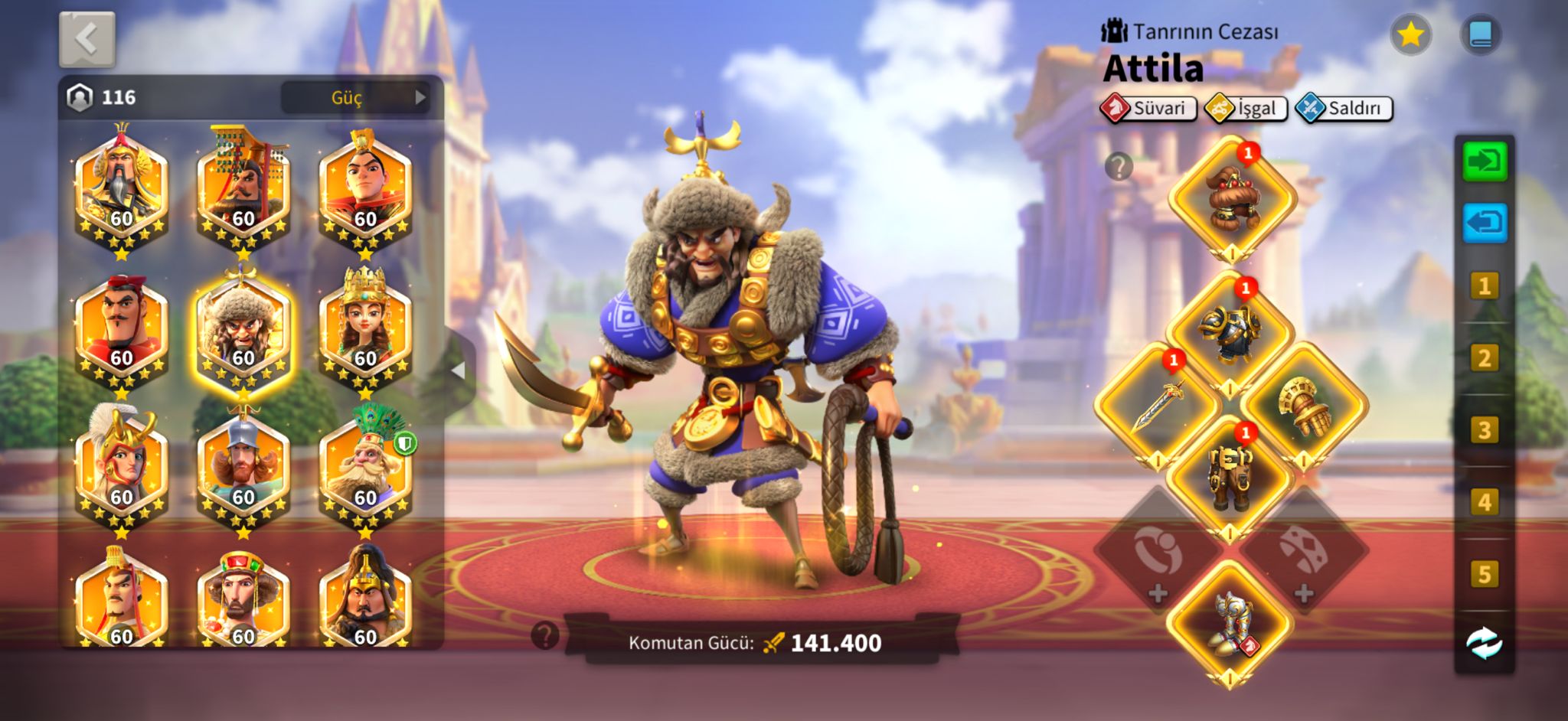The height and width of the screenshot is (721, 1568).
Task: Select the boots equipment slot
Action: pyautogui.click(x=1230, y=623)
